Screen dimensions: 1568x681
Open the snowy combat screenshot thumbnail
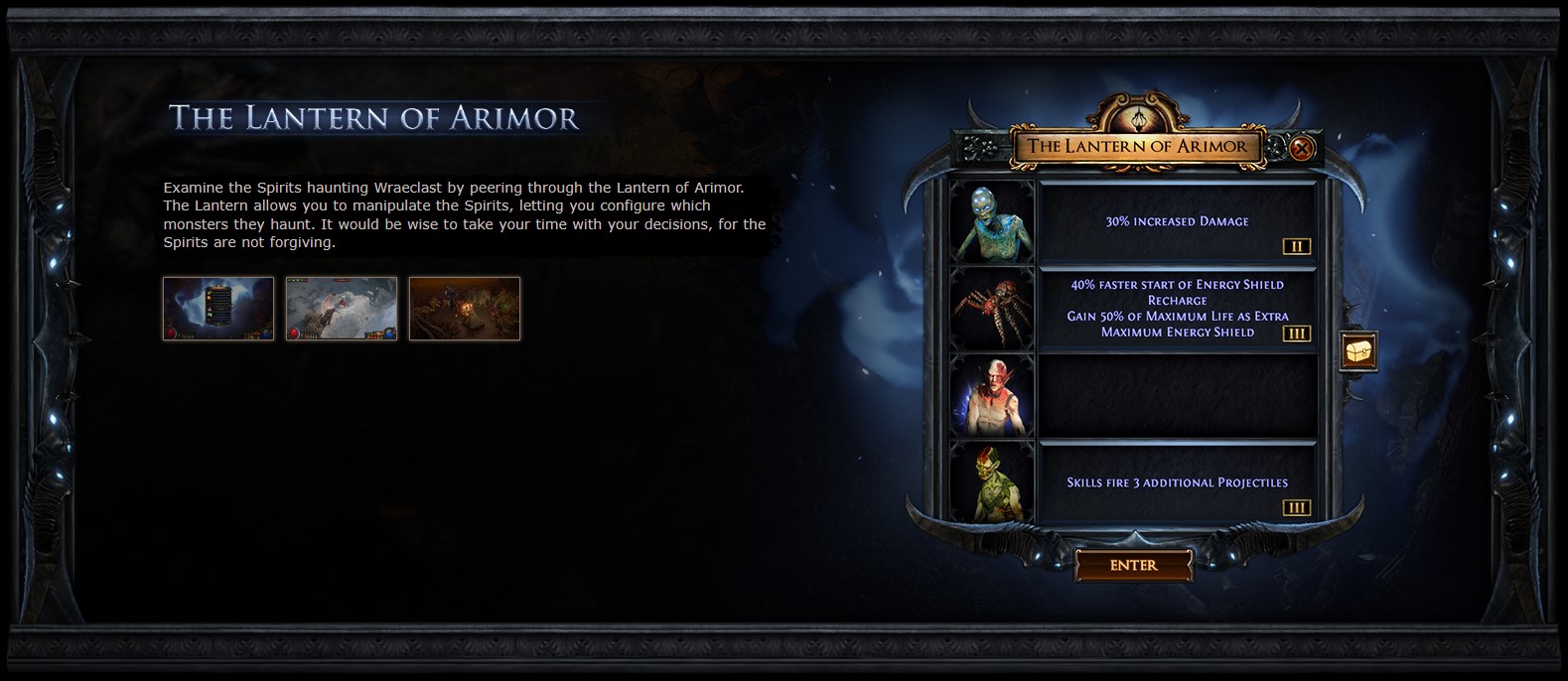(342, 309)
